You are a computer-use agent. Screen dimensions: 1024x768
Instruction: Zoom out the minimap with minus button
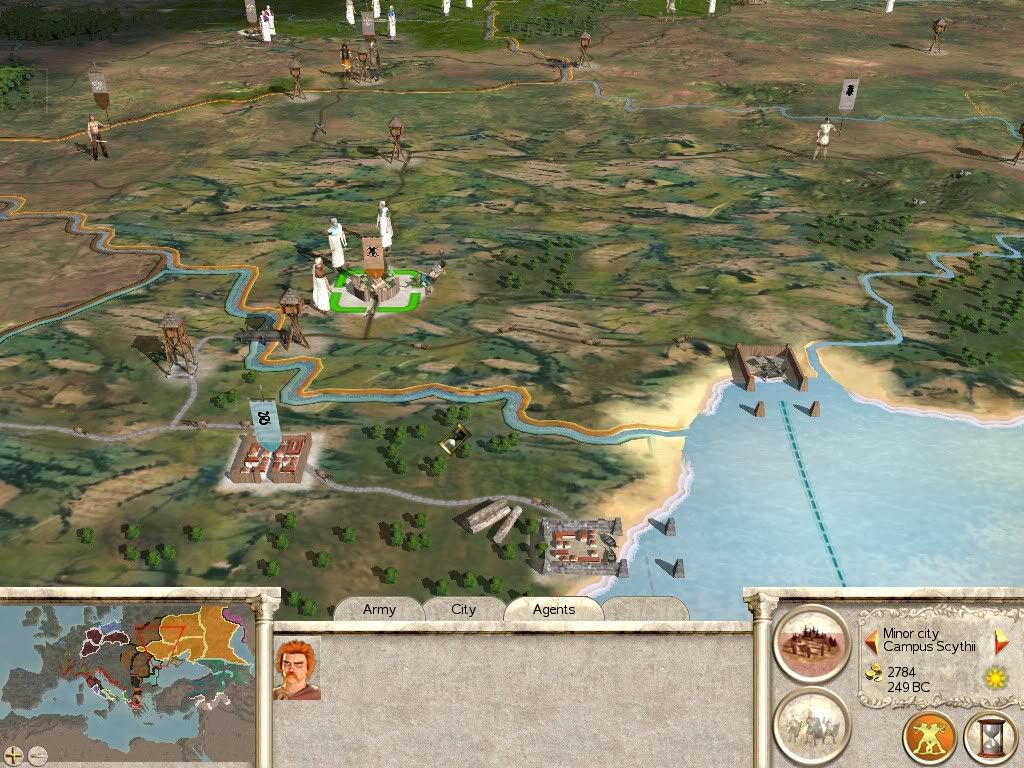click(x=38, y=755)
